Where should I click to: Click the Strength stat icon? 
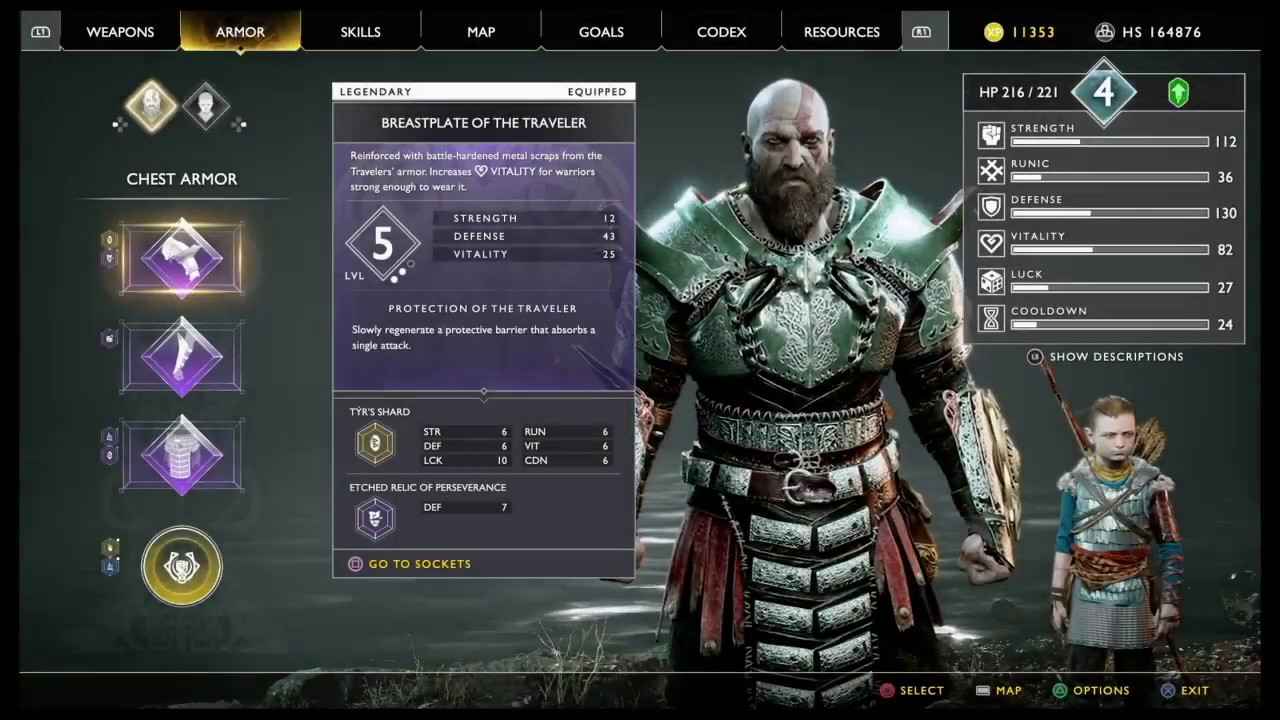[x=991, y=134]
